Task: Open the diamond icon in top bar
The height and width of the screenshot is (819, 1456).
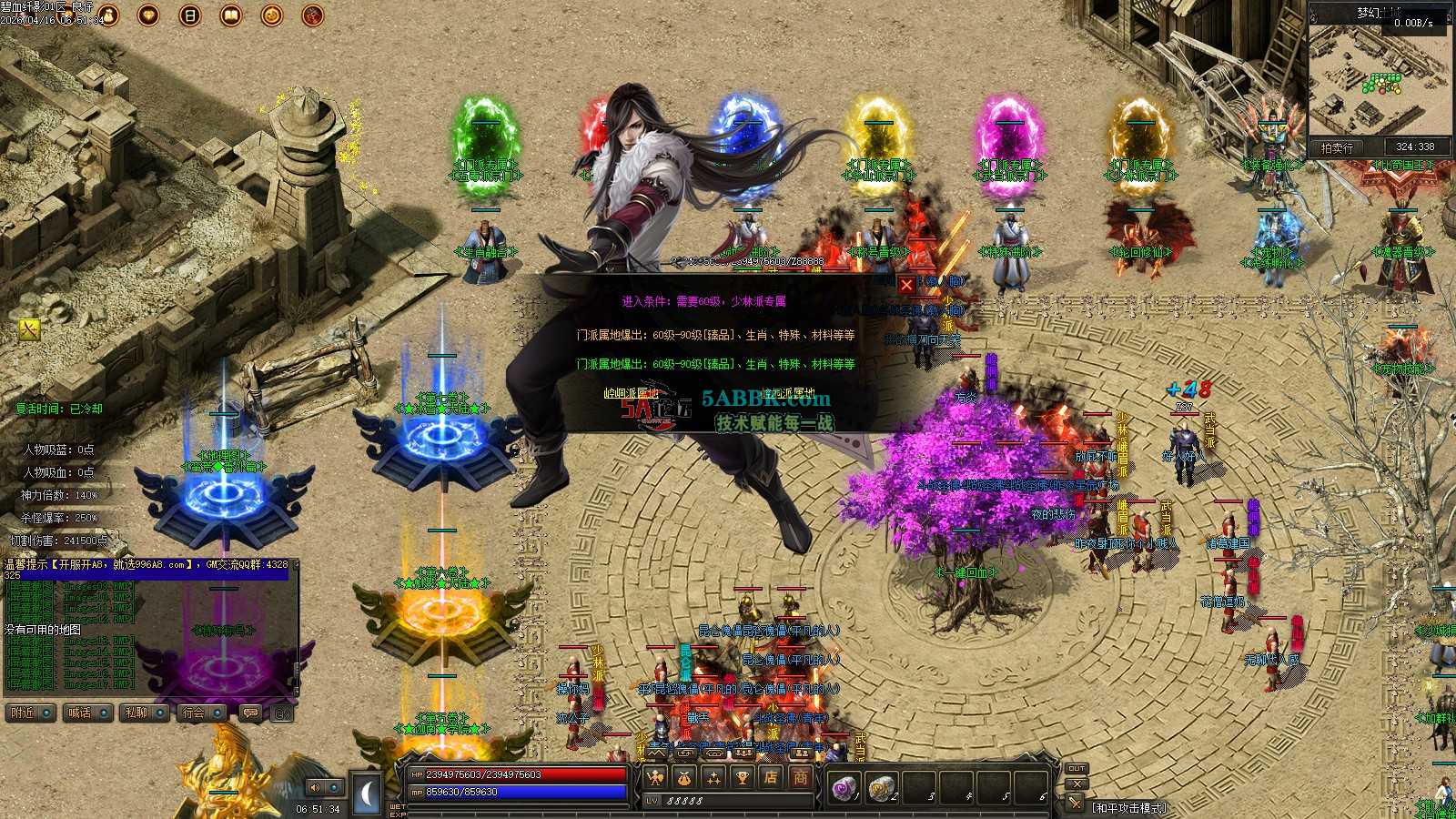Action: [x=148, y=15]
